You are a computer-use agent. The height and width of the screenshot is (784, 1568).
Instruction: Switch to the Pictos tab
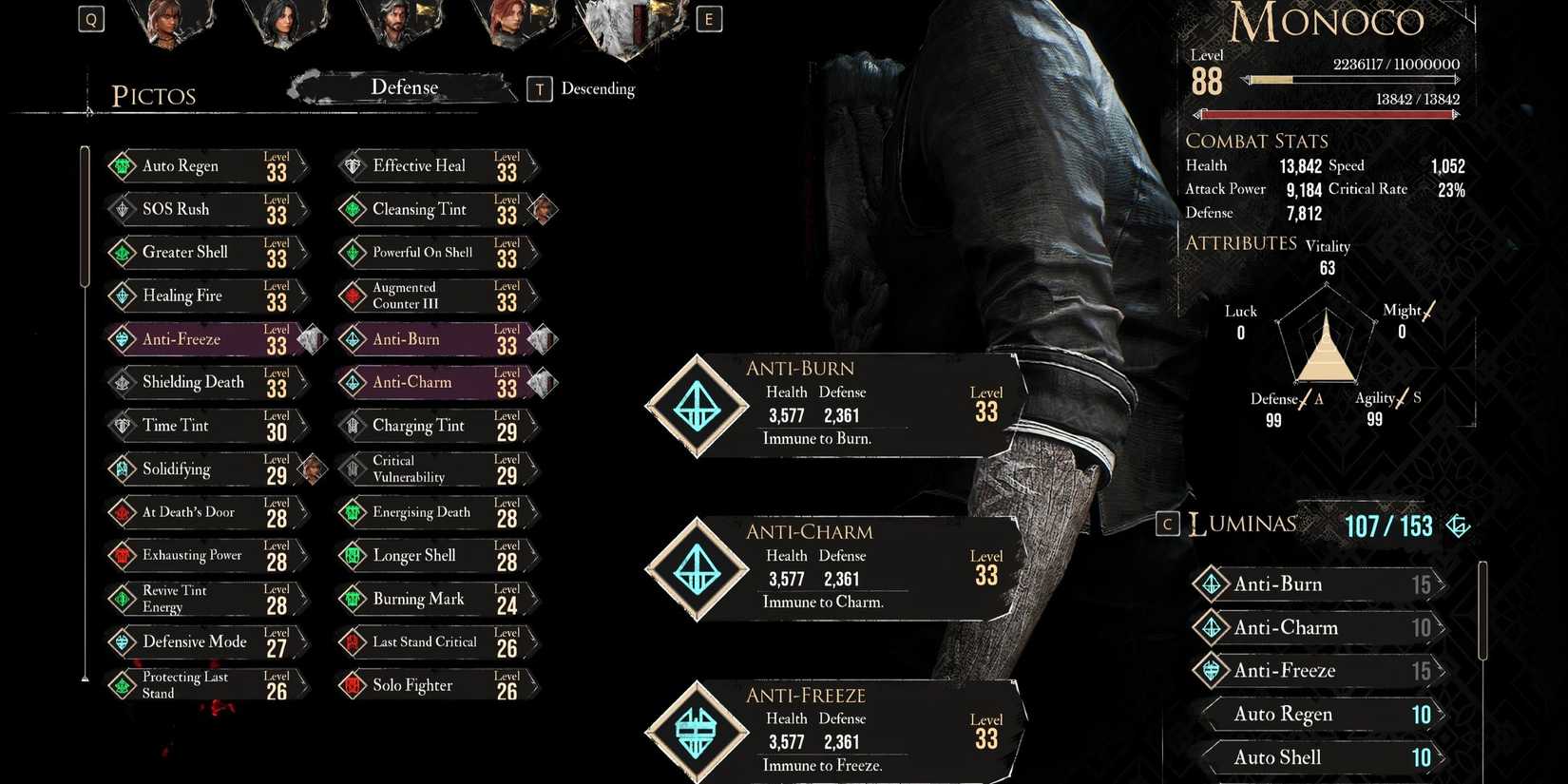click(154, 95)
